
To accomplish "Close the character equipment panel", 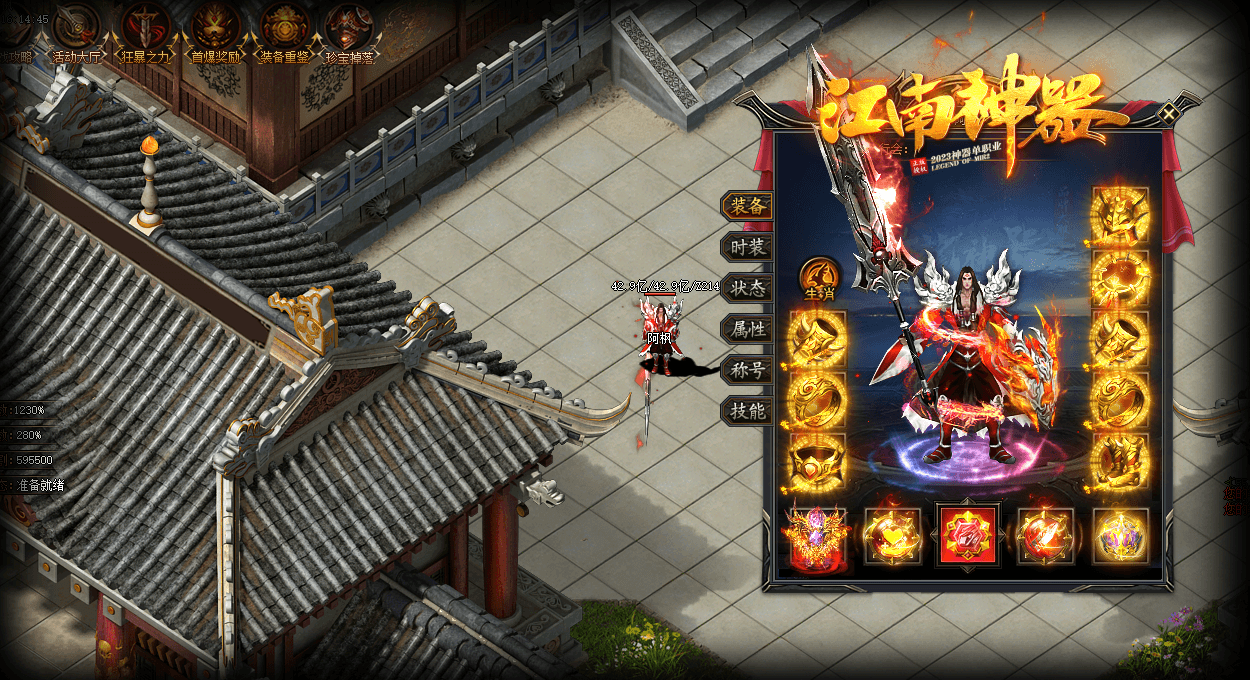I will pyautogui.click(x=1168, y=114).
